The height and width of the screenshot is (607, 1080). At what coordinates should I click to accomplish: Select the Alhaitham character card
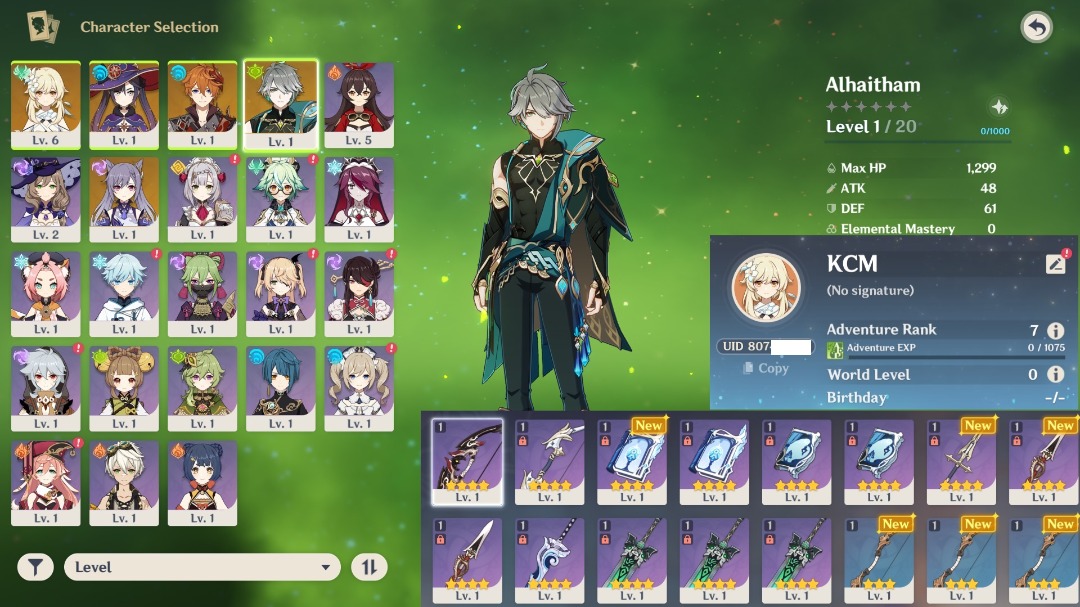click(281, 104)
